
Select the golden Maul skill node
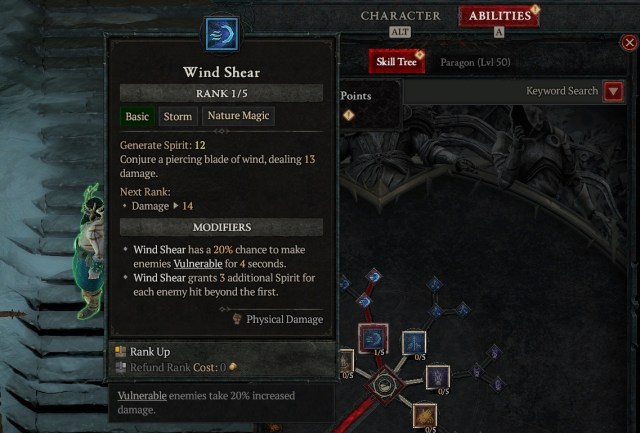point(425,415)
